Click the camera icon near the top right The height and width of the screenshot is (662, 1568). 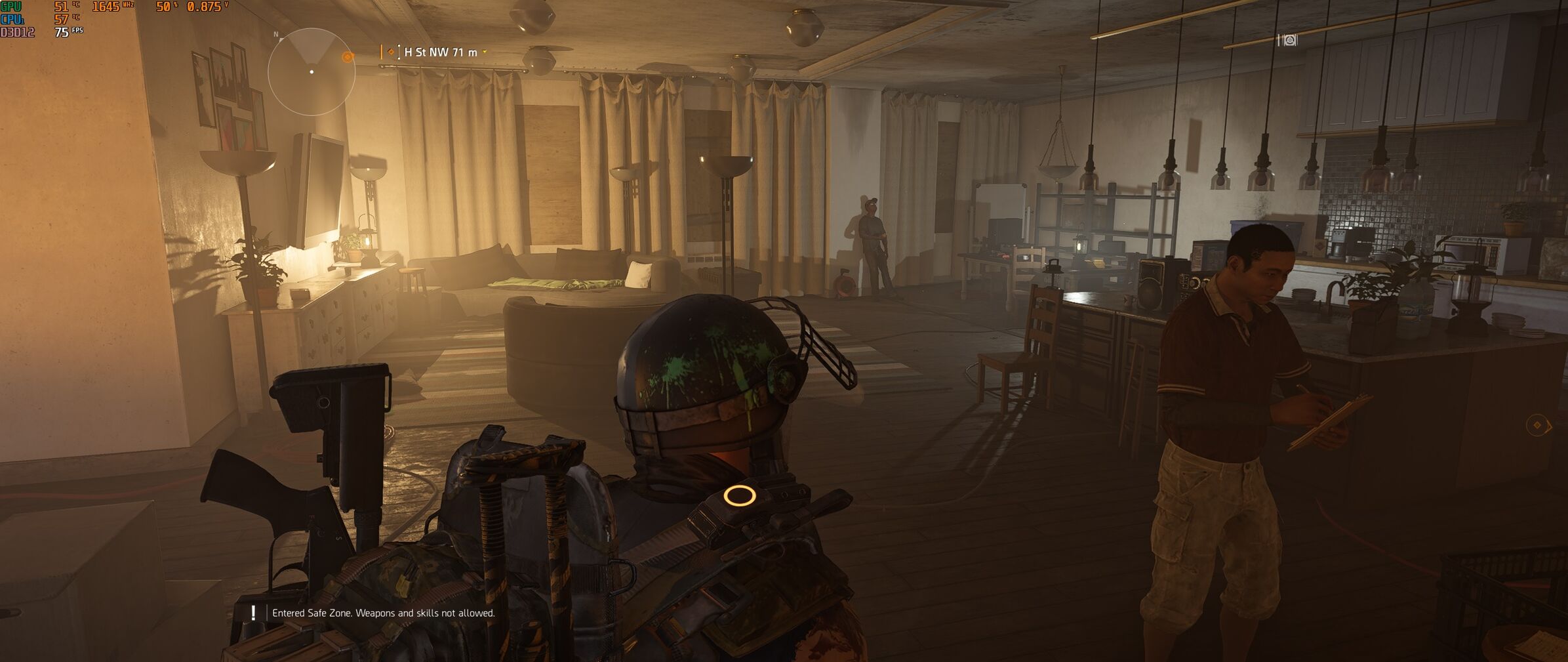tap(1289, 41)
